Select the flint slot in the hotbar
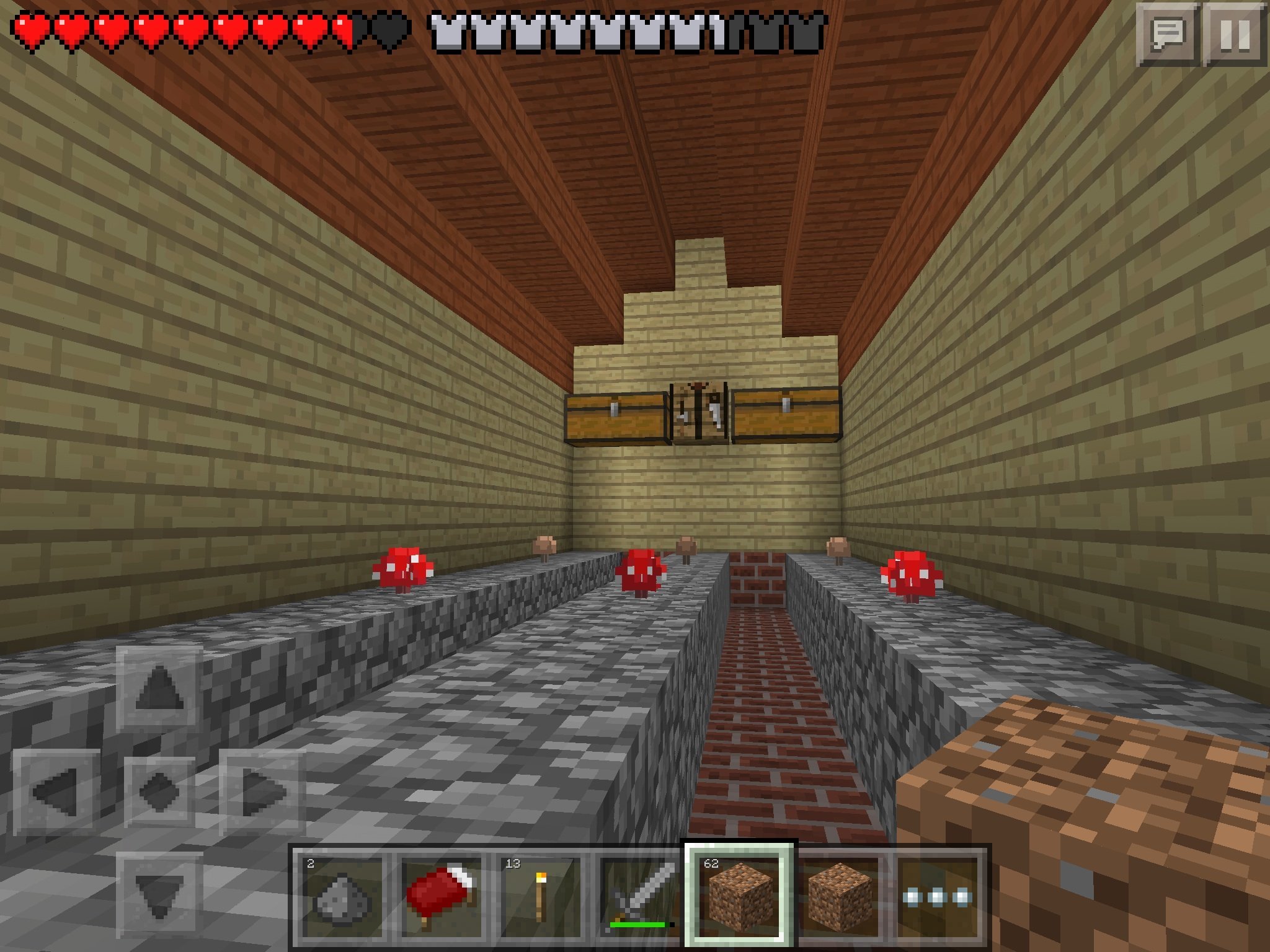The height and width of the screenshot is (952, 1270). [341, 896]
